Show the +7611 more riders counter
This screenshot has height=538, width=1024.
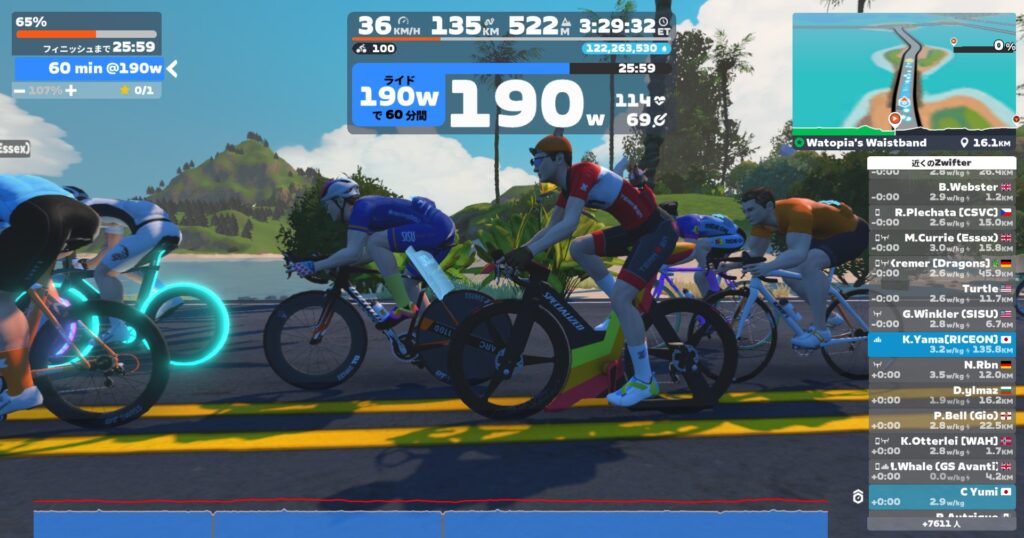point(940,523)
